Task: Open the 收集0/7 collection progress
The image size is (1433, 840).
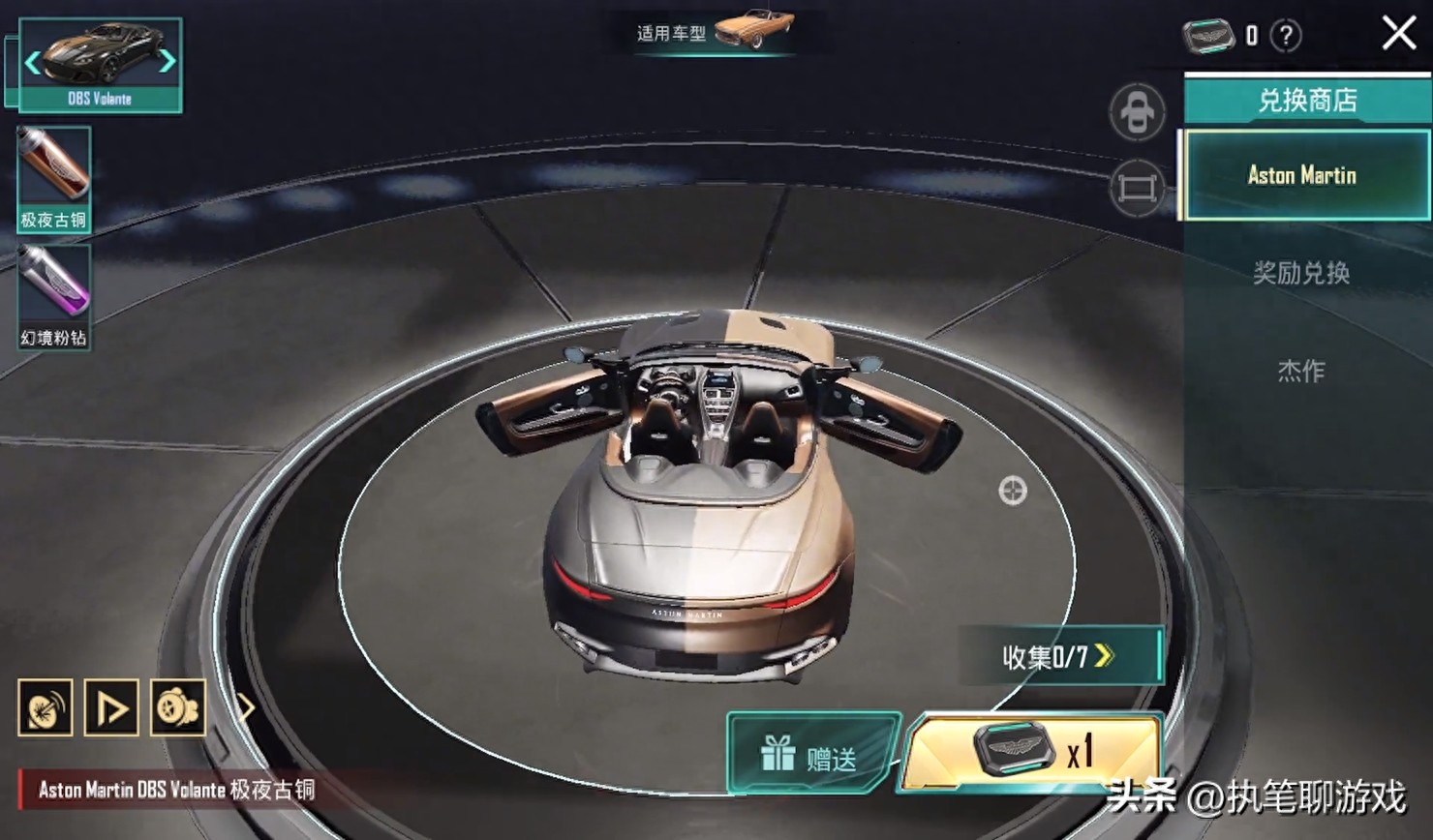Action: 1059,657
